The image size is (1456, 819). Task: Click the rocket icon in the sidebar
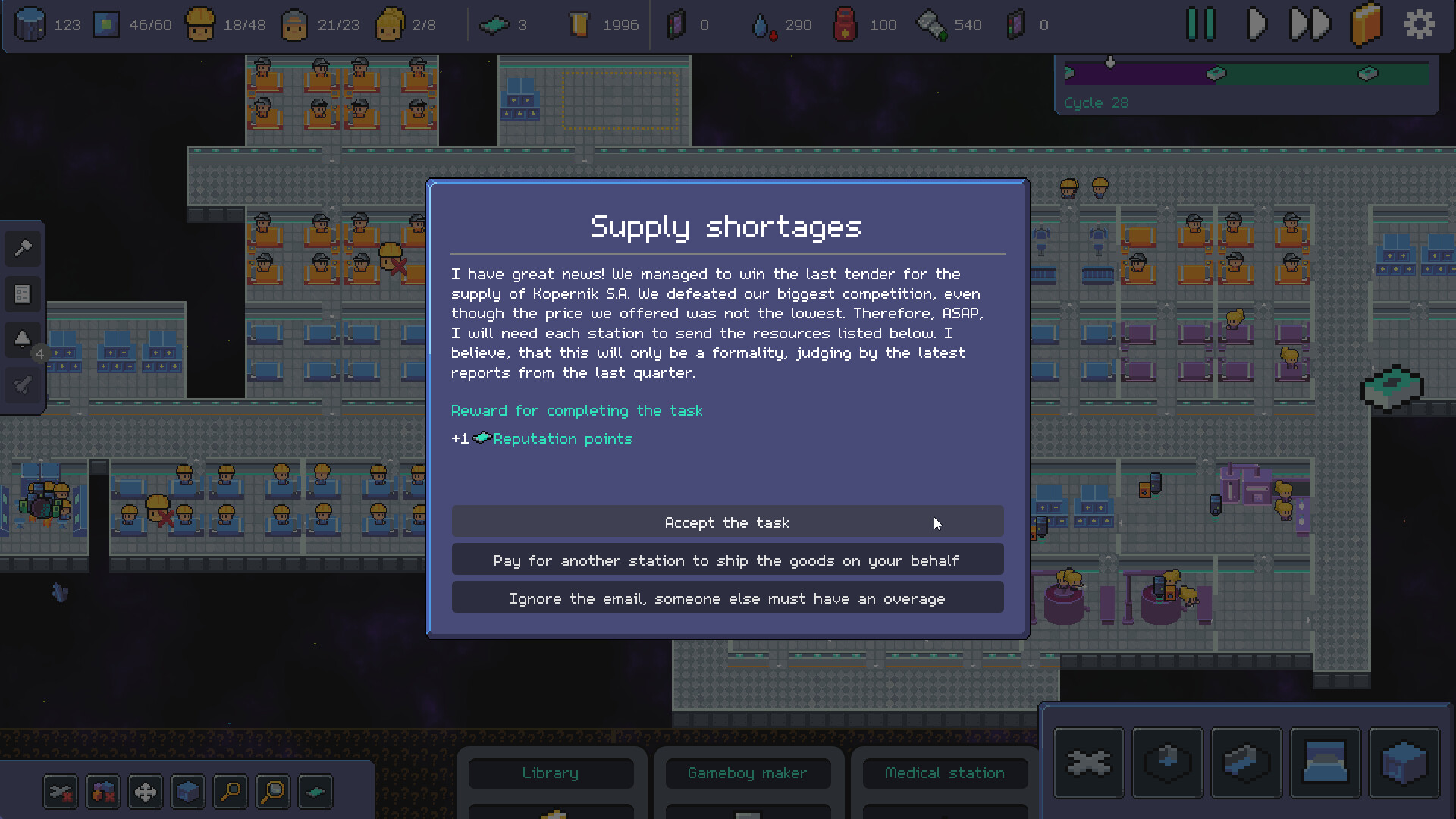pyautogui.click(x=21, y=385)
